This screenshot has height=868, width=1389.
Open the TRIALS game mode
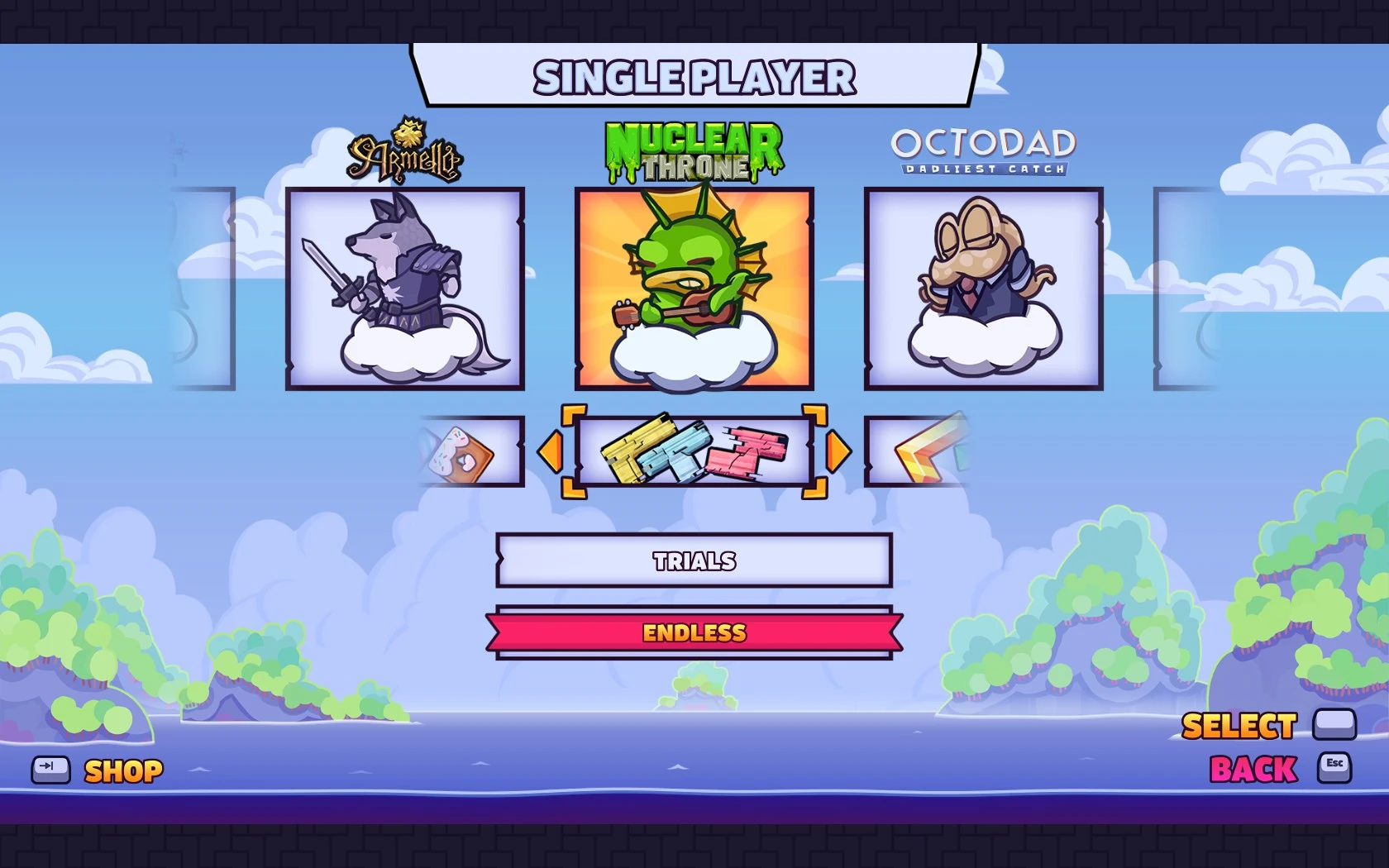coord(694,561)
